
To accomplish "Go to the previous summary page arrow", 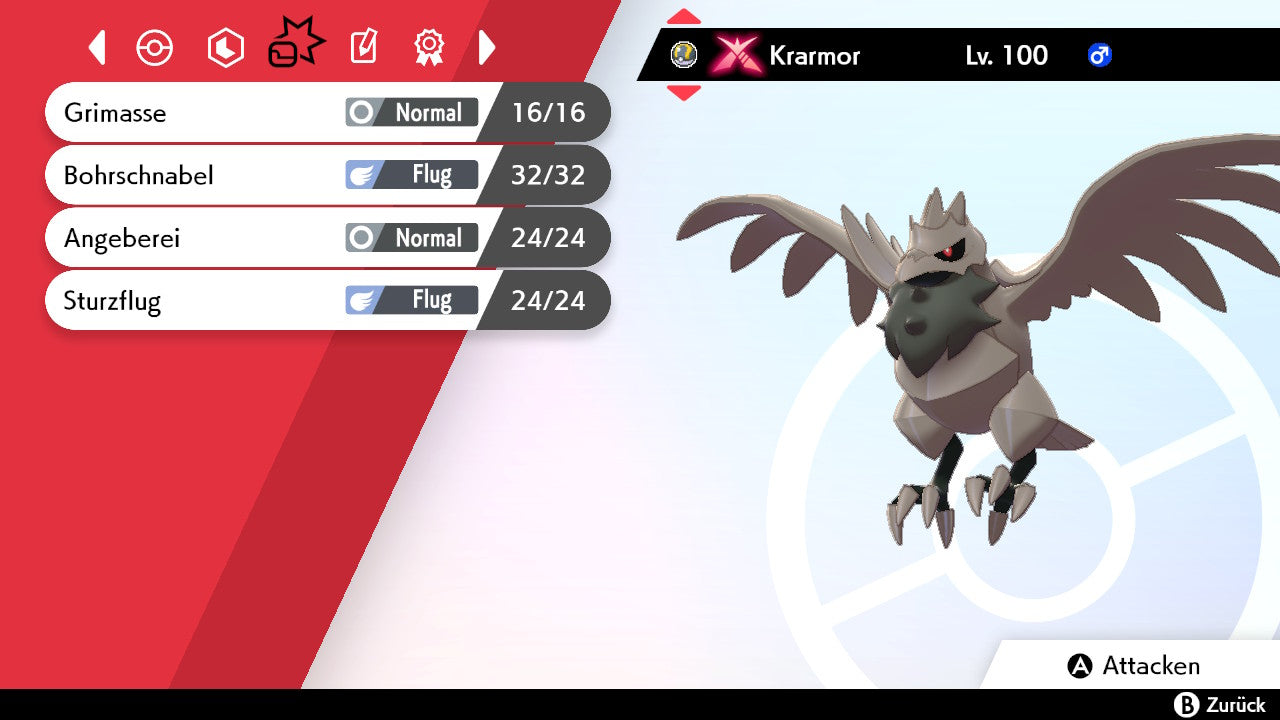I will click(97, 47).
